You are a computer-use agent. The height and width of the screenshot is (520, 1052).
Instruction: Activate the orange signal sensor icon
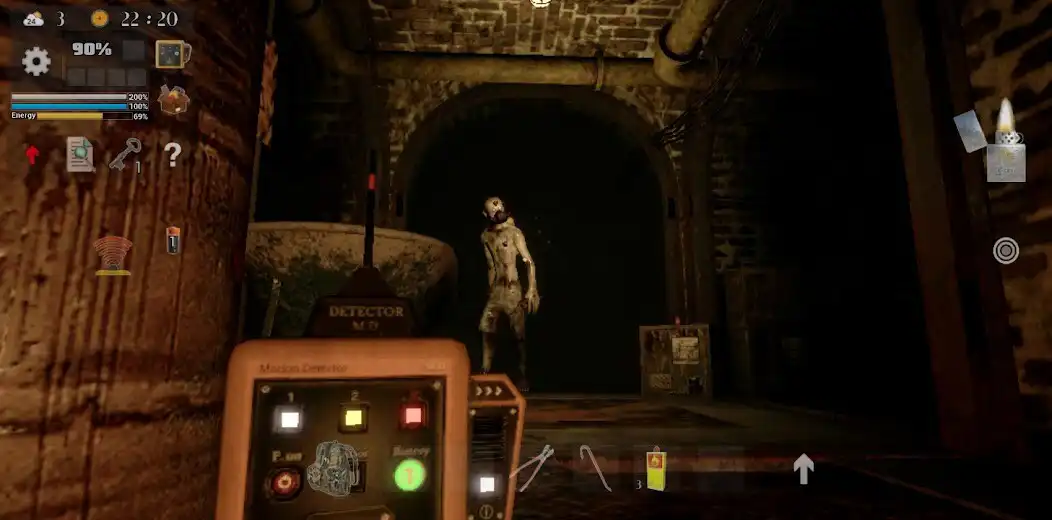pyautogui.click(x=114, y=254)
